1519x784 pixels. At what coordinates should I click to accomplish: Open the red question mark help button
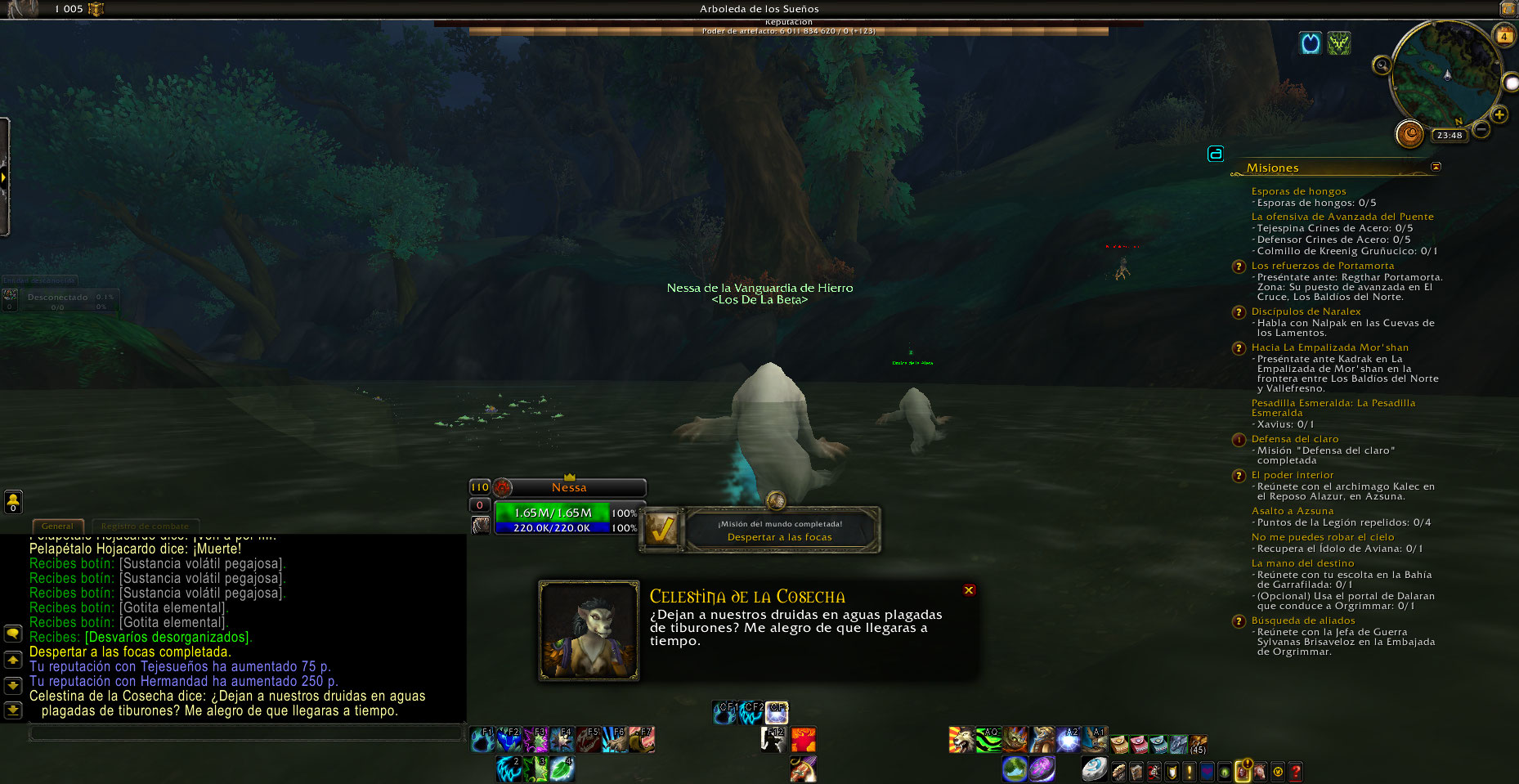point(1296,771)
